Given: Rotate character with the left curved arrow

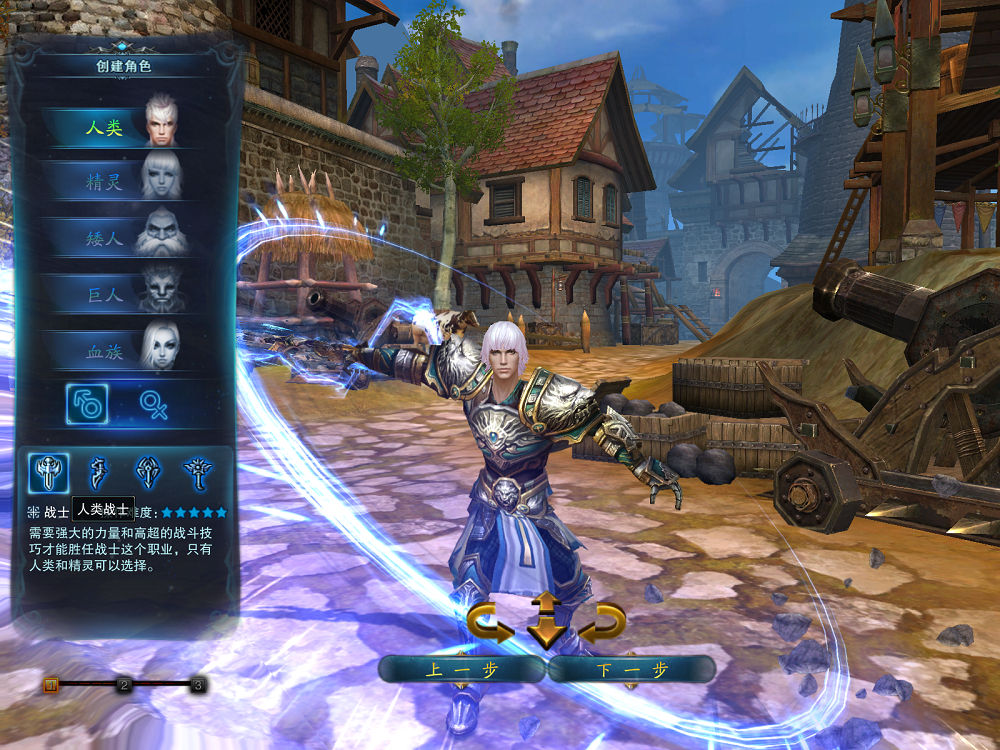Looking at the screenshot, I should click(x=490, y=624).
